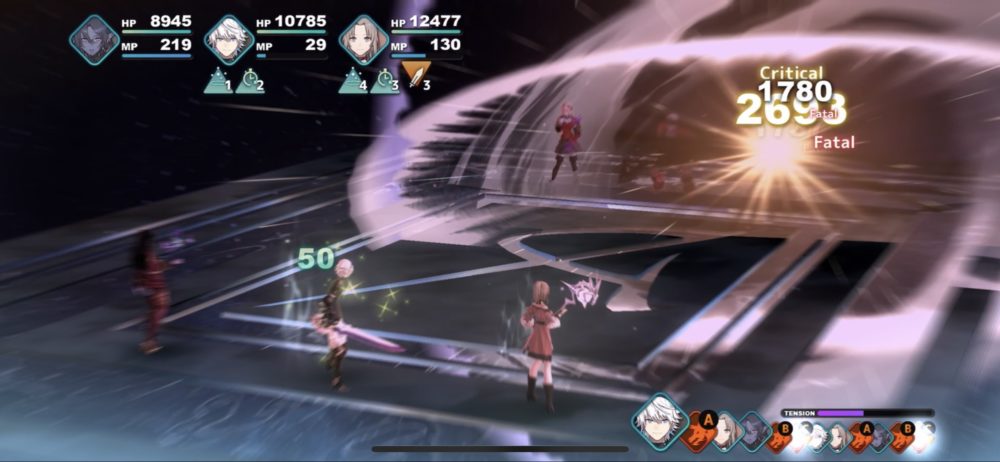Select the white-haired party member portrait
The height and width of the screenshot is (462, 1000).
click(x=228, y=40)
